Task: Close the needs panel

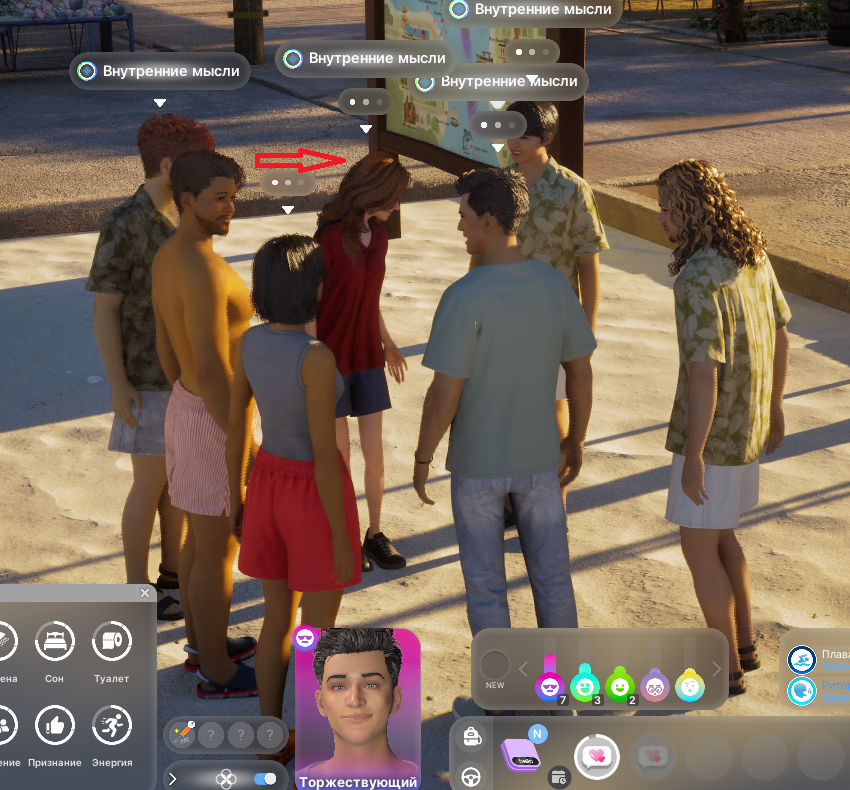Action: (145, 593)
